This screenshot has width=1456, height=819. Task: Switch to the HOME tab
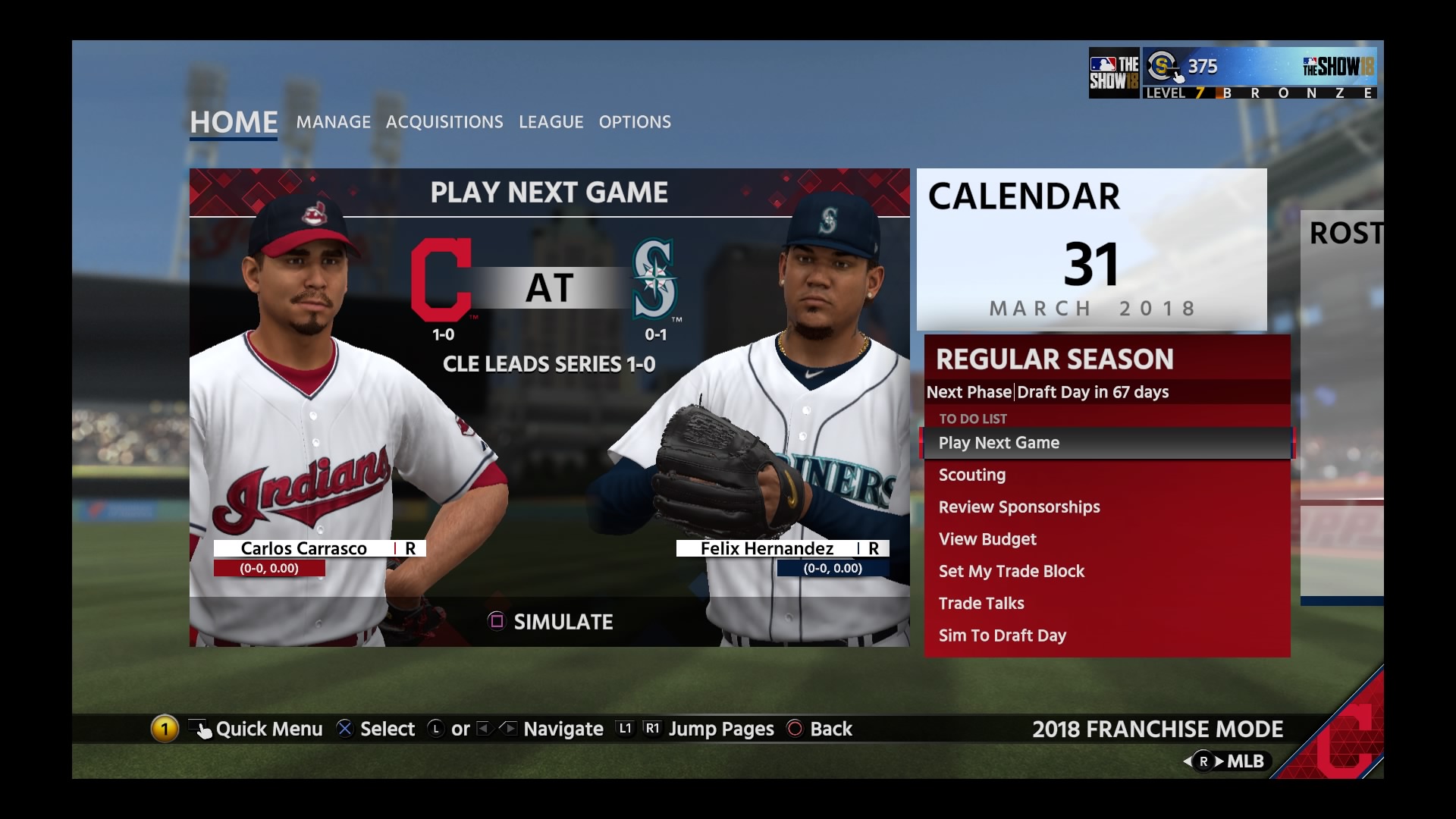pyautogui.click(x=234, y=122)
